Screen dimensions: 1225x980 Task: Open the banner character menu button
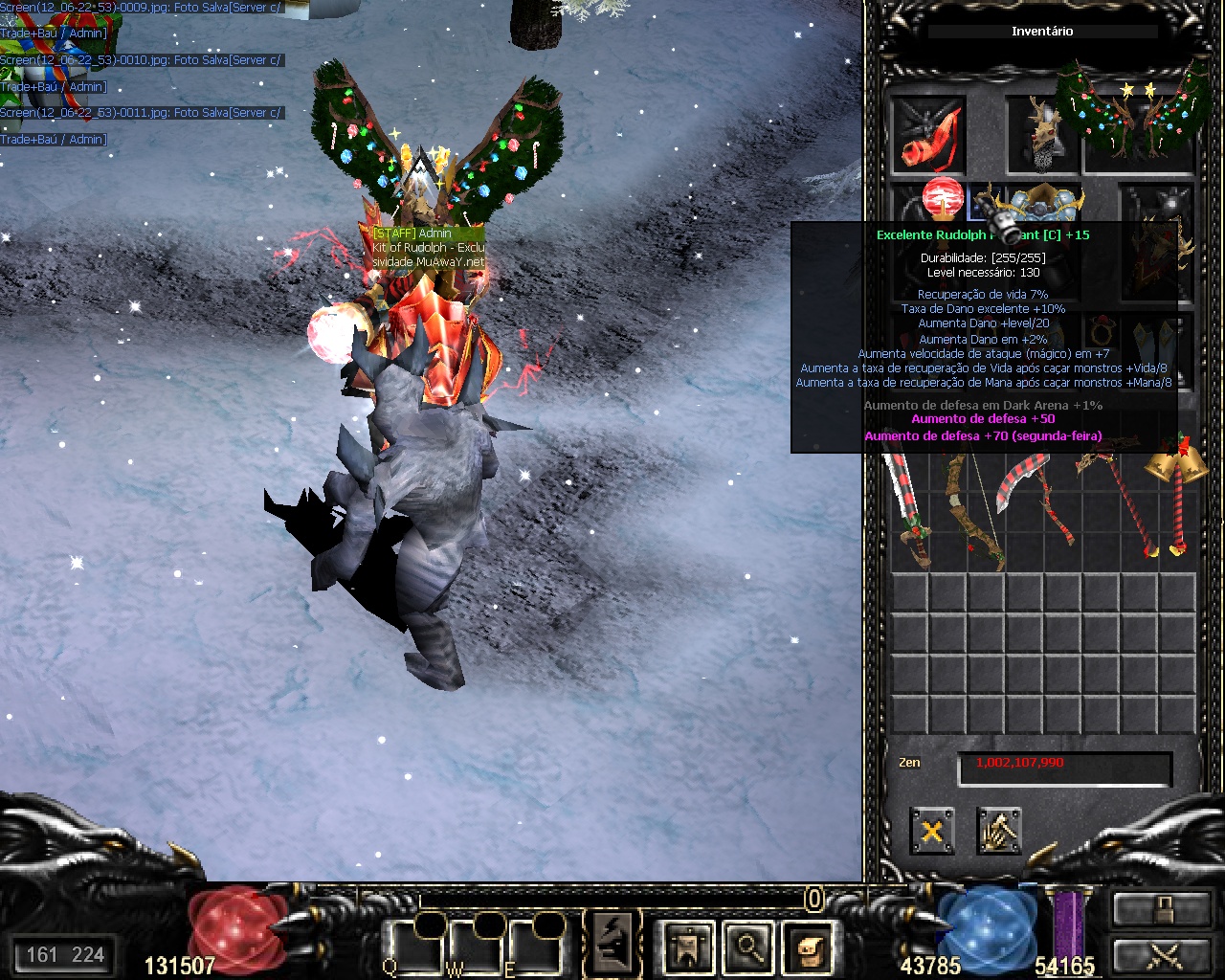click(x=688, y=947)
